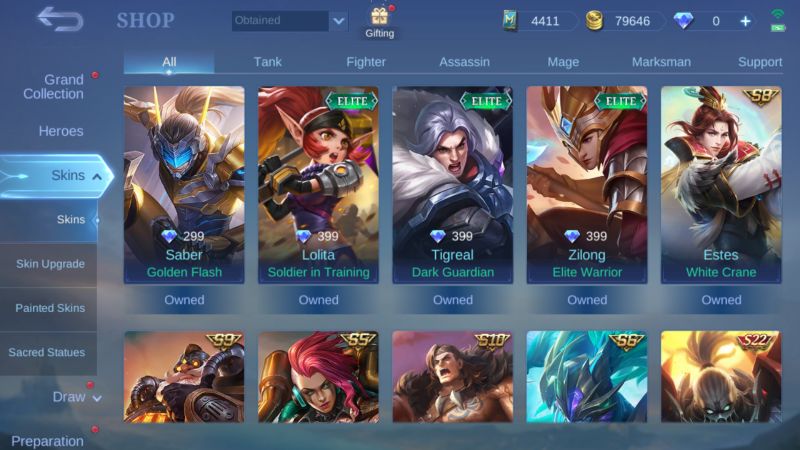Screen dimensions: 800x450
Task: Select the Marksman category tab
Action: click(661, 62)
